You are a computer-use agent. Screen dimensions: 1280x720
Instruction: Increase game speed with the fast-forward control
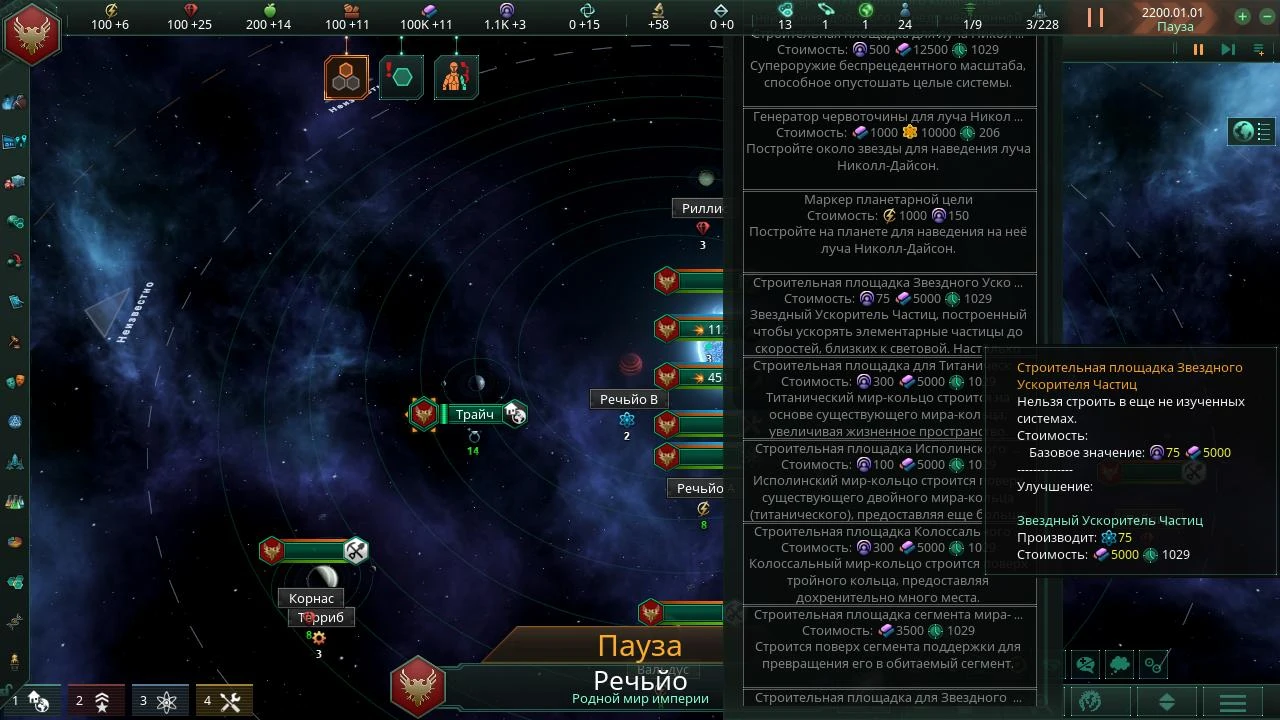point(1228,48)
